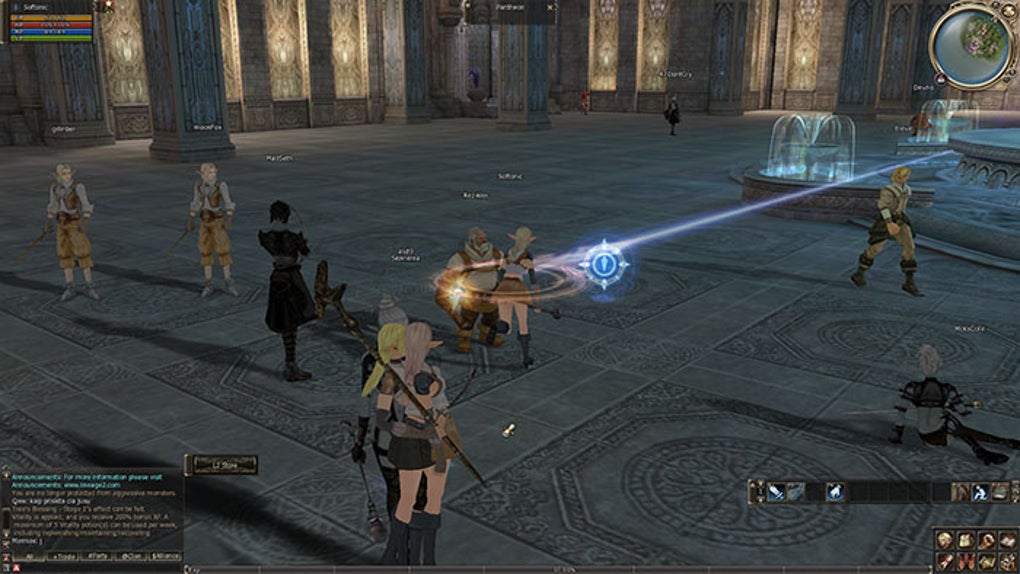Switch to the All chat tab
Image resolution: width=1020 pixels, height=574 pixels.
coord(29,557)
